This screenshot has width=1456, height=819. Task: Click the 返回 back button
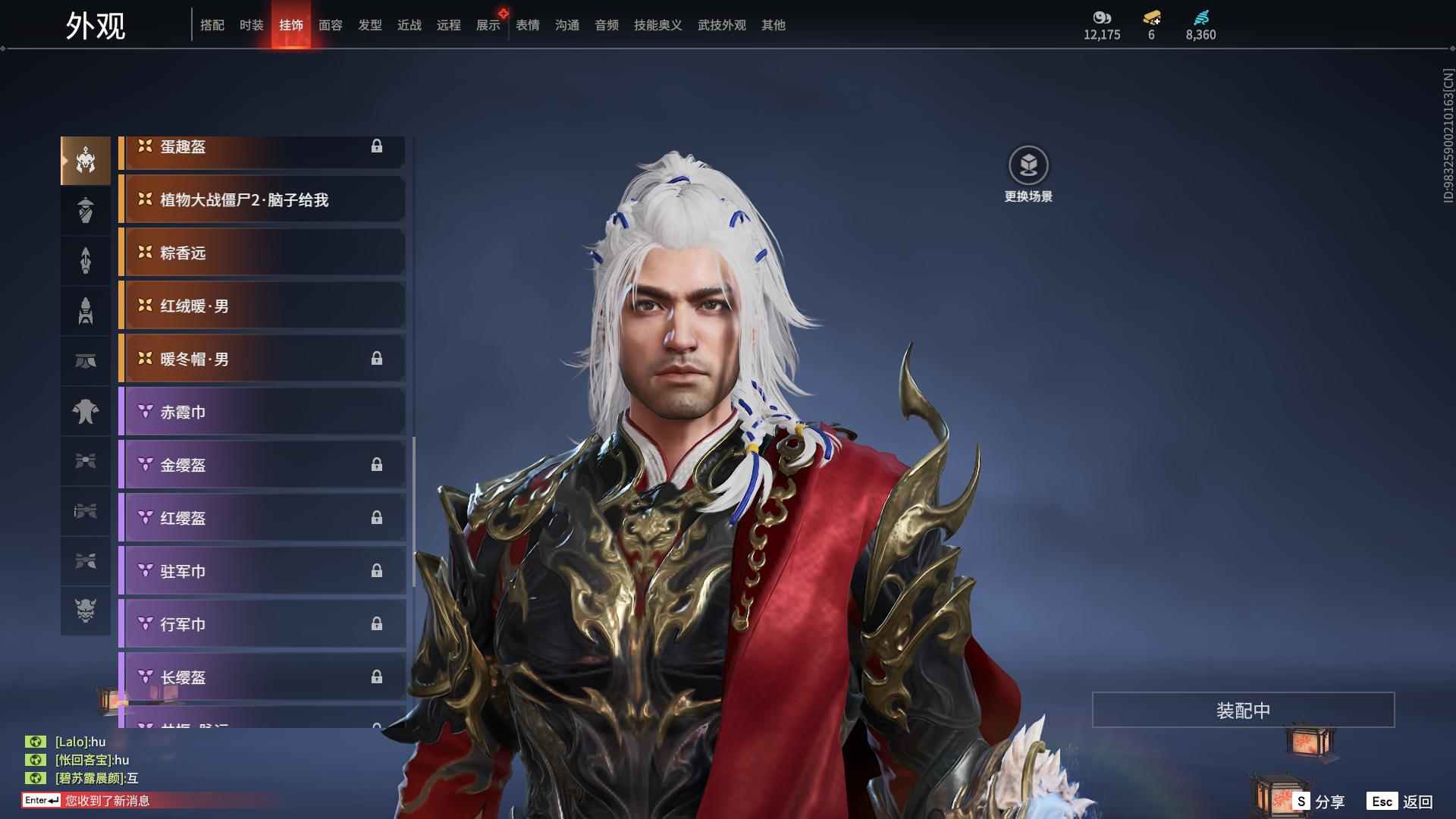coord(1400,802)
